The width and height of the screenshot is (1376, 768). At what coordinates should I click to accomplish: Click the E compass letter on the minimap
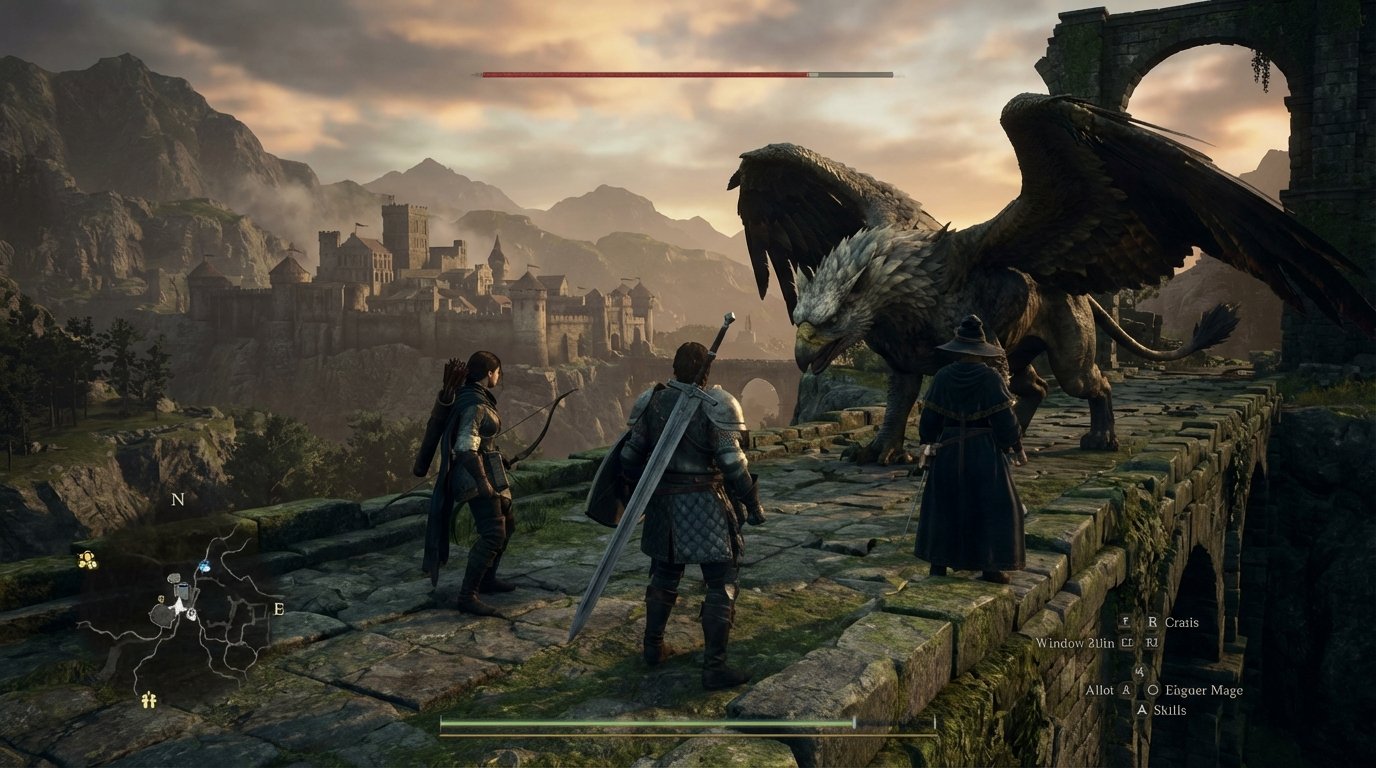(x=277, y=610)
